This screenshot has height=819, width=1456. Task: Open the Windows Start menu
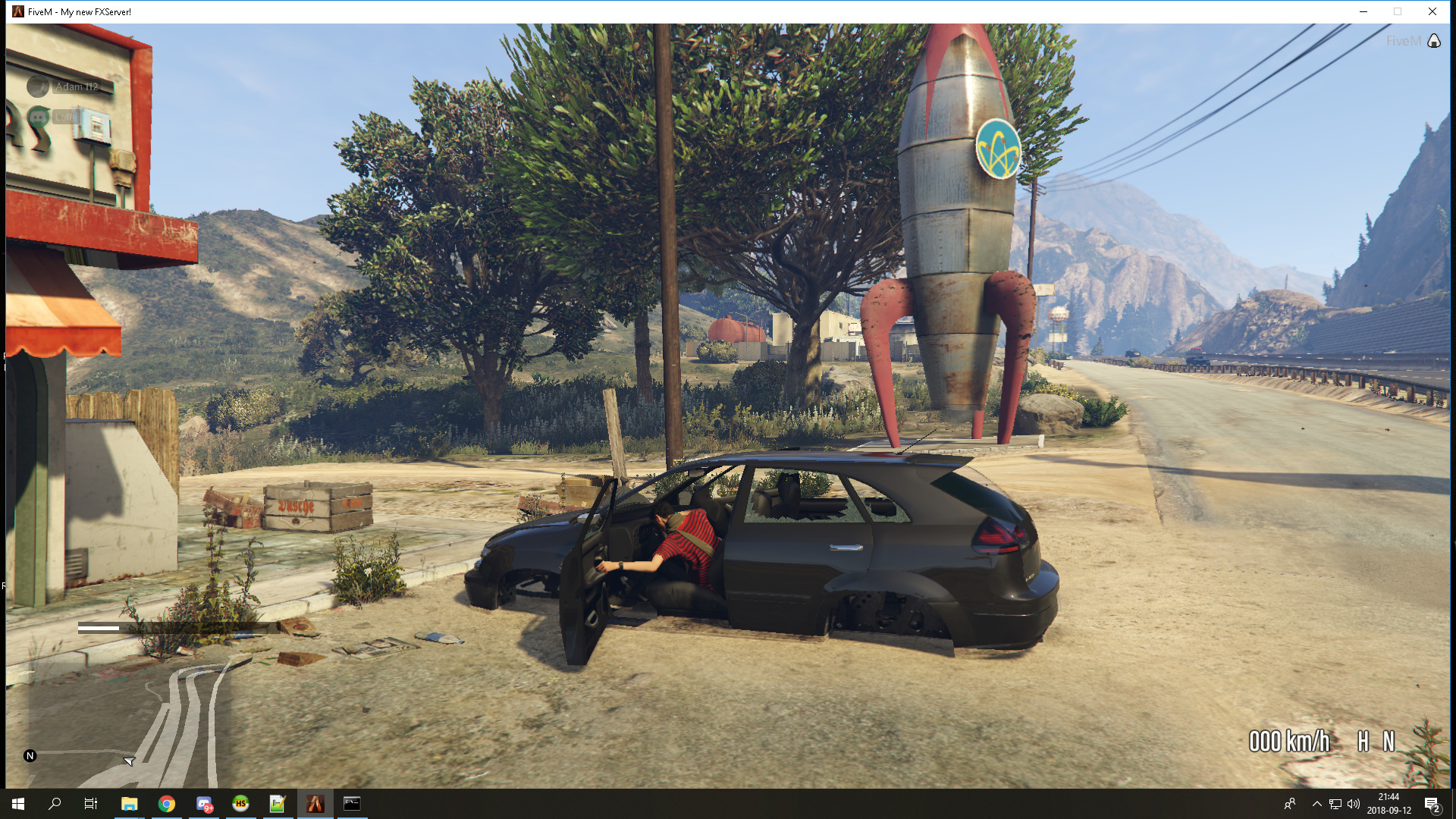(17, 804)
